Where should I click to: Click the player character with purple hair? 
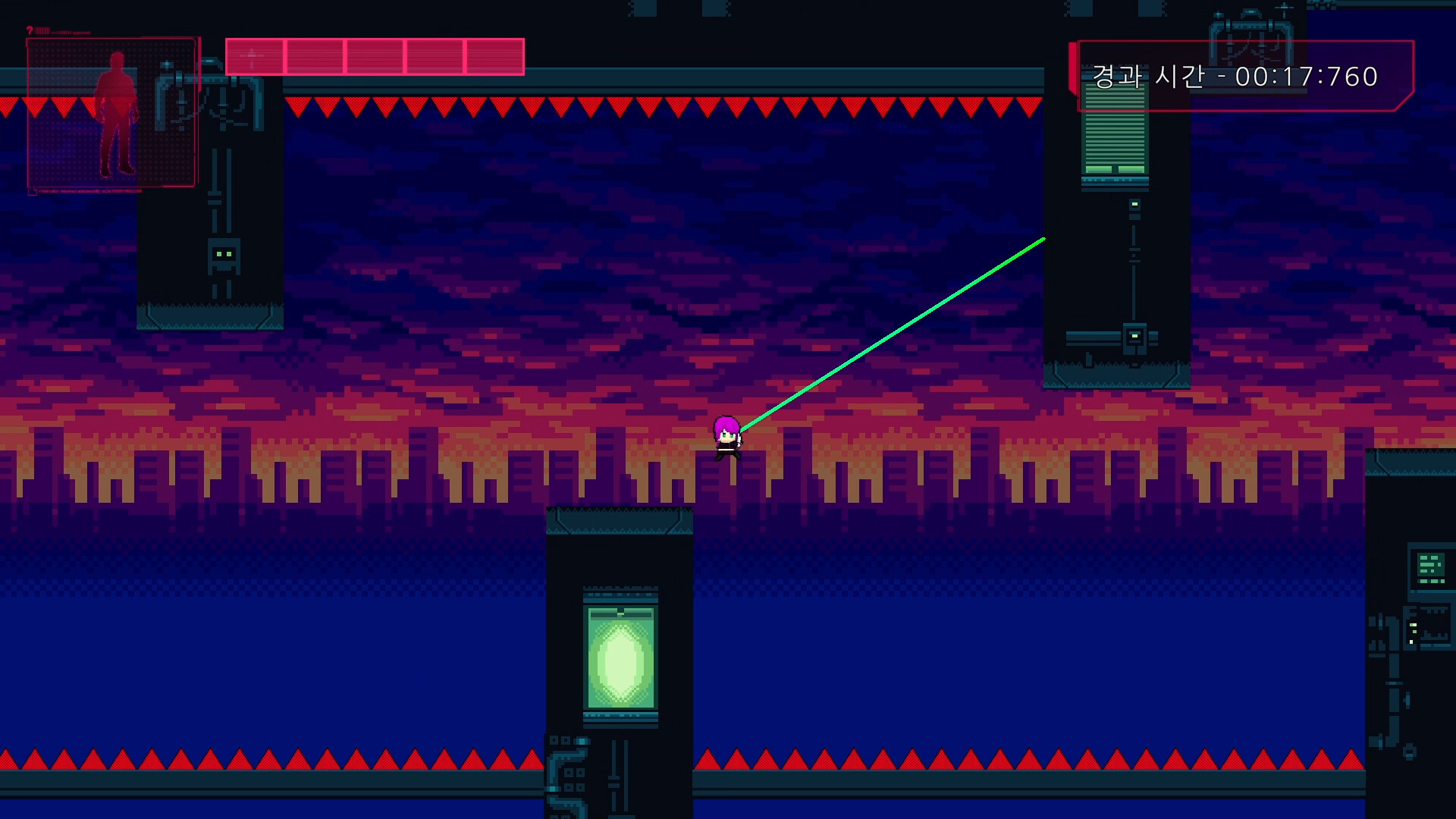pos(726,438)
